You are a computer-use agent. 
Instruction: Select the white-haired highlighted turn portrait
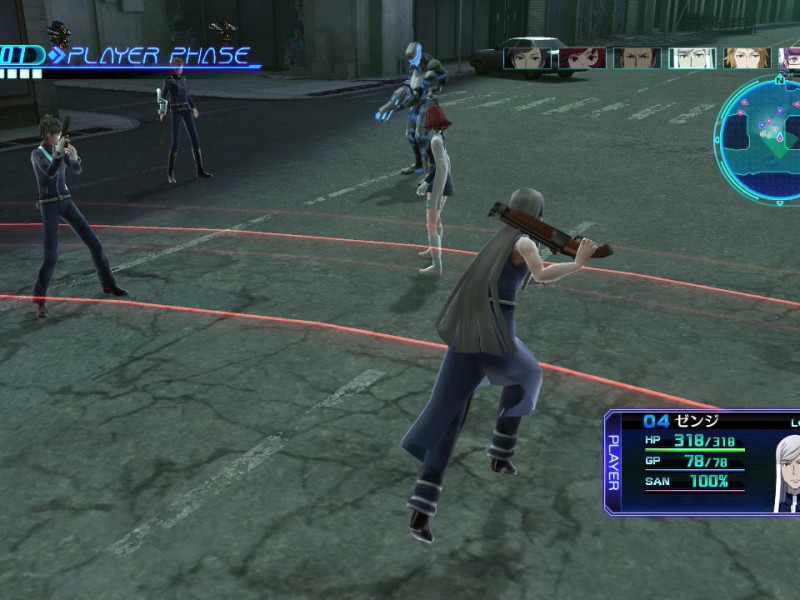[x=691, y=58]
